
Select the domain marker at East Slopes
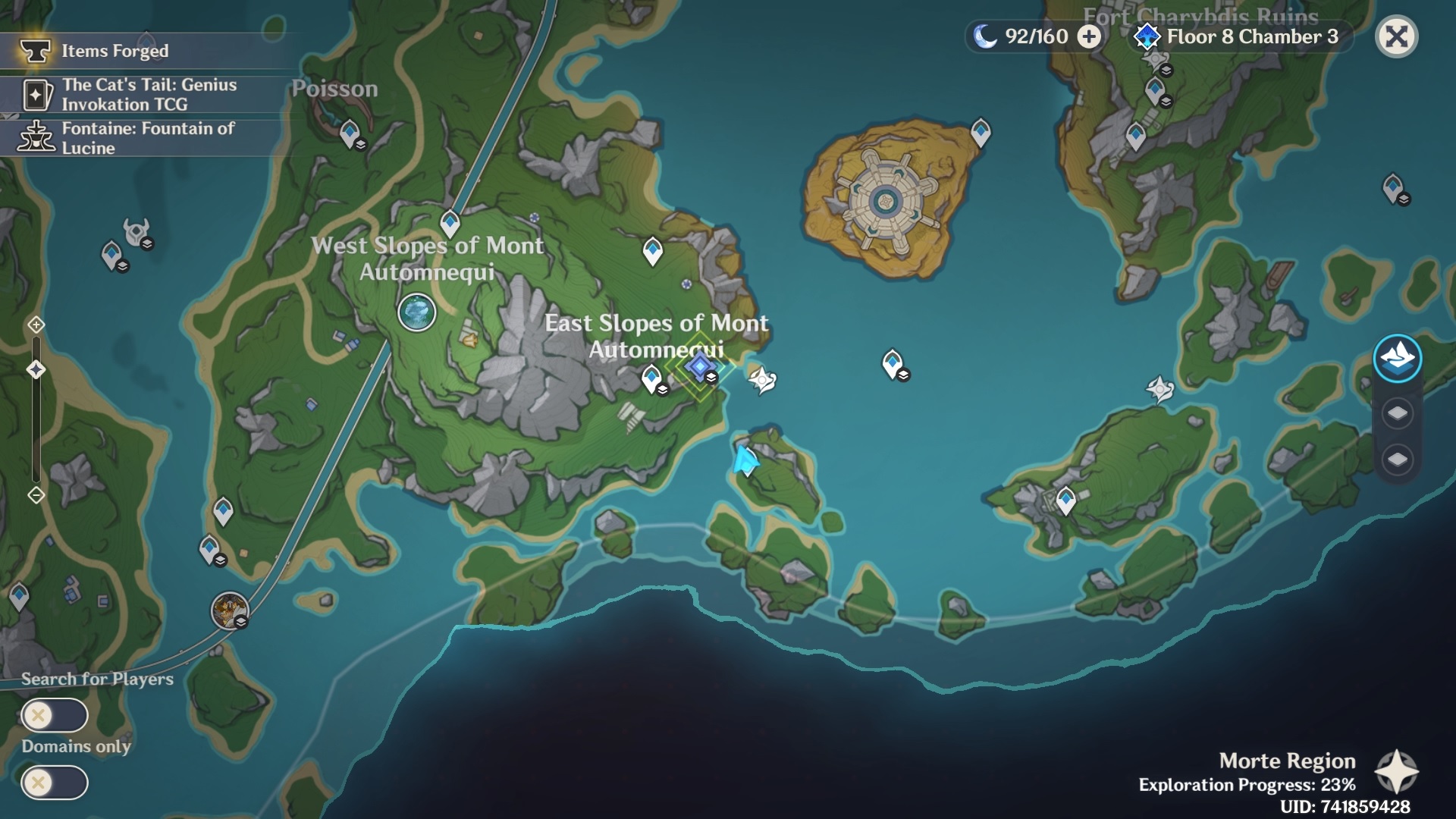click(x=700, y=367)
